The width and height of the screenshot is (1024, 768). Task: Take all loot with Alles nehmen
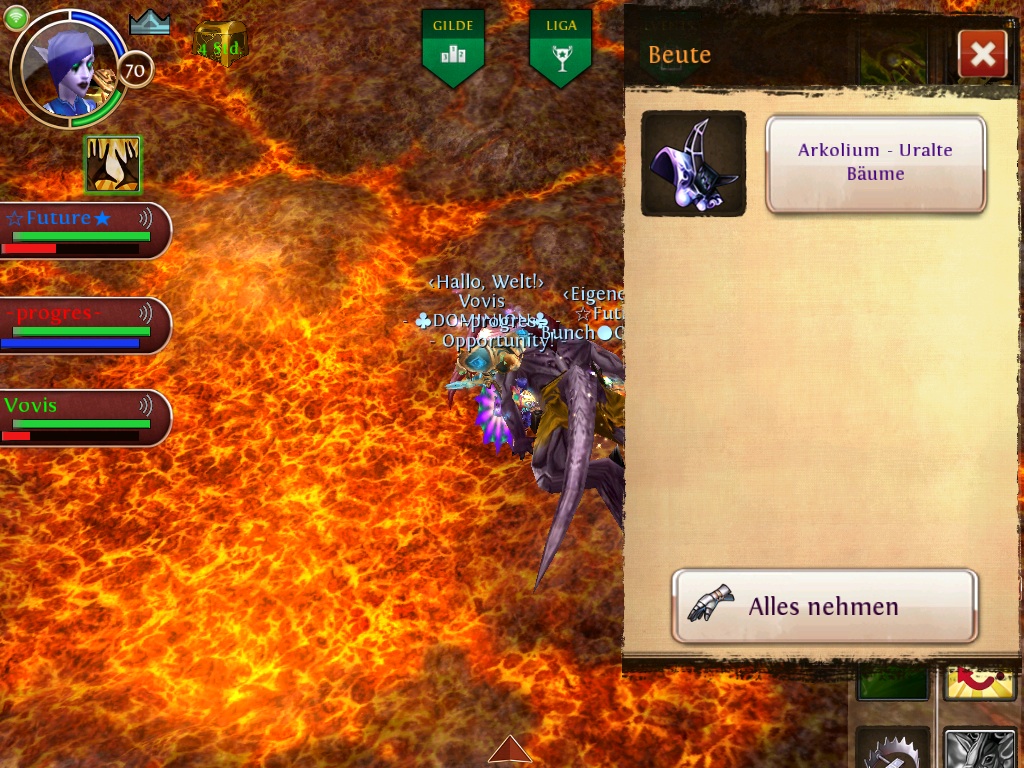(825, 606)
